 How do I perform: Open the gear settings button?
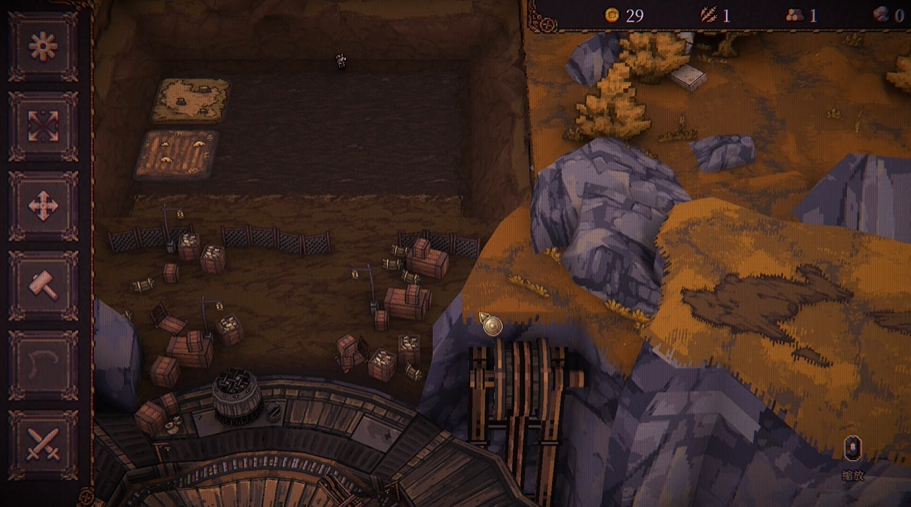[x=43, y=47]
